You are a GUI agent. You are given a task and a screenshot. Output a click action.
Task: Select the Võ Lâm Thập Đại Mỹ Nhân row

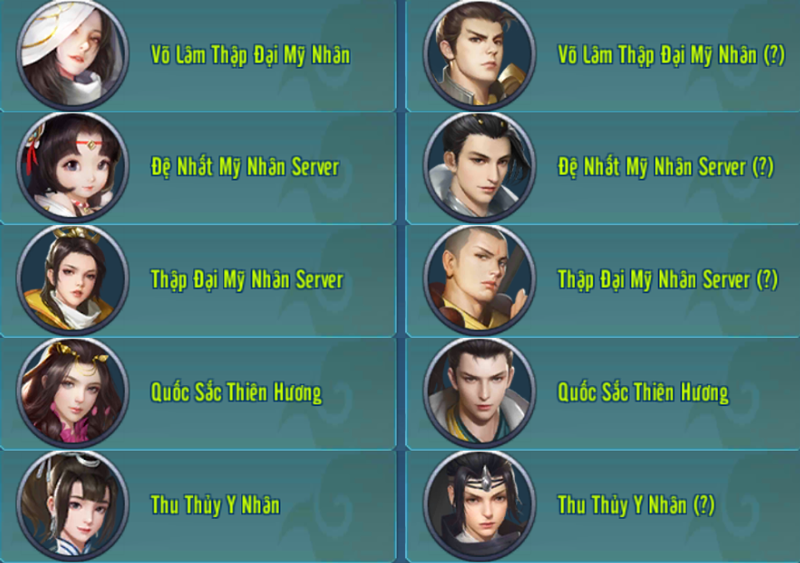tap(250, 55)
